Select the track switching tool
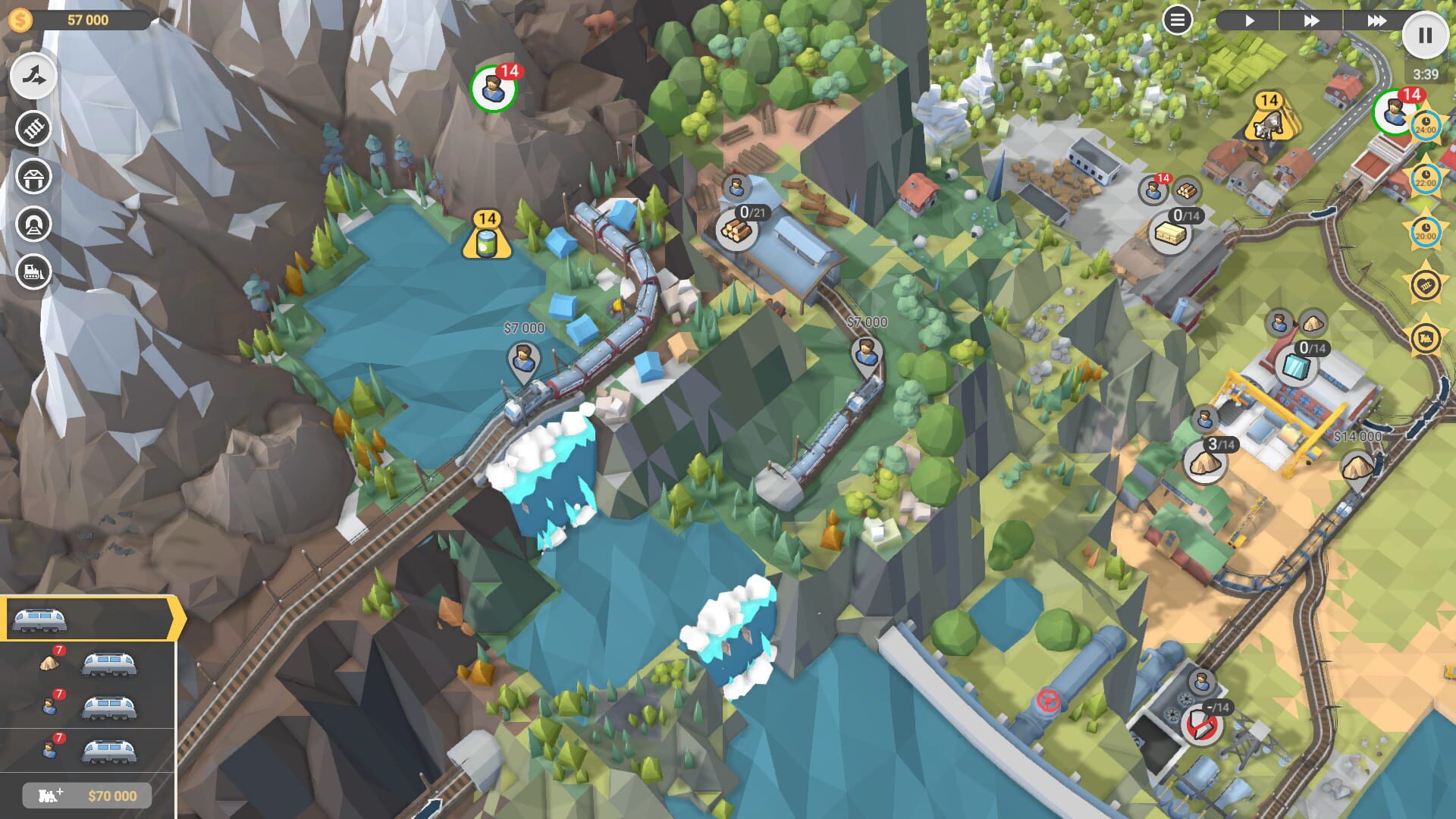Viewport: 1456px width, 819px height. (32, 76)
